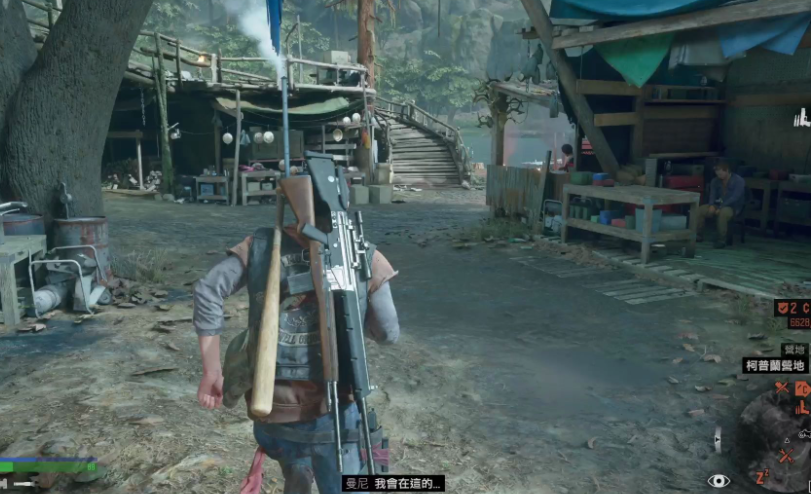Viewport: 811px width, 494px height.
Task: Click the white eye visibility icon
Action: [x=718, y=481]
